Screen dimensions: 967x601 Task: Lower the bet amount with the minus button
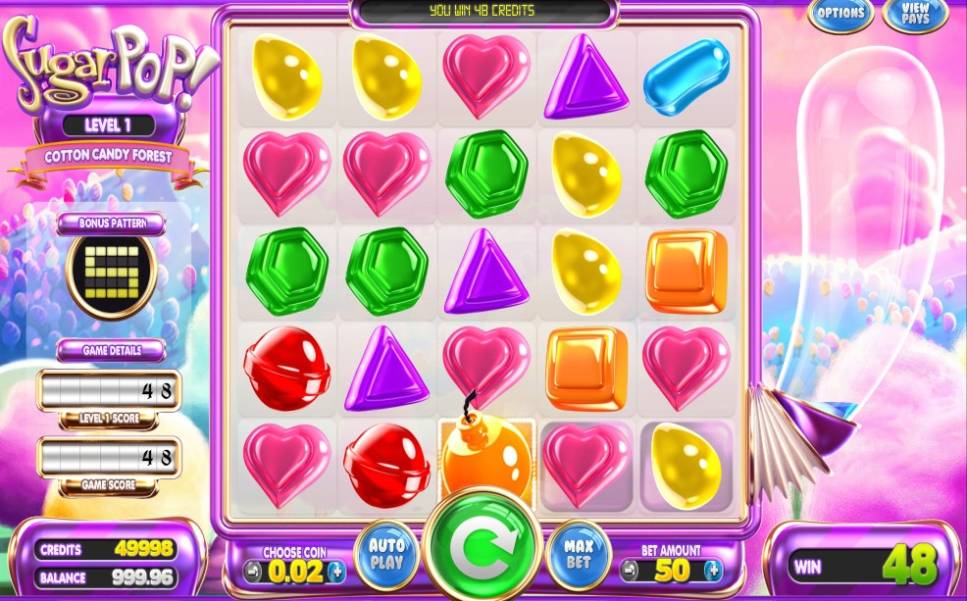click(x=628, y=571)
